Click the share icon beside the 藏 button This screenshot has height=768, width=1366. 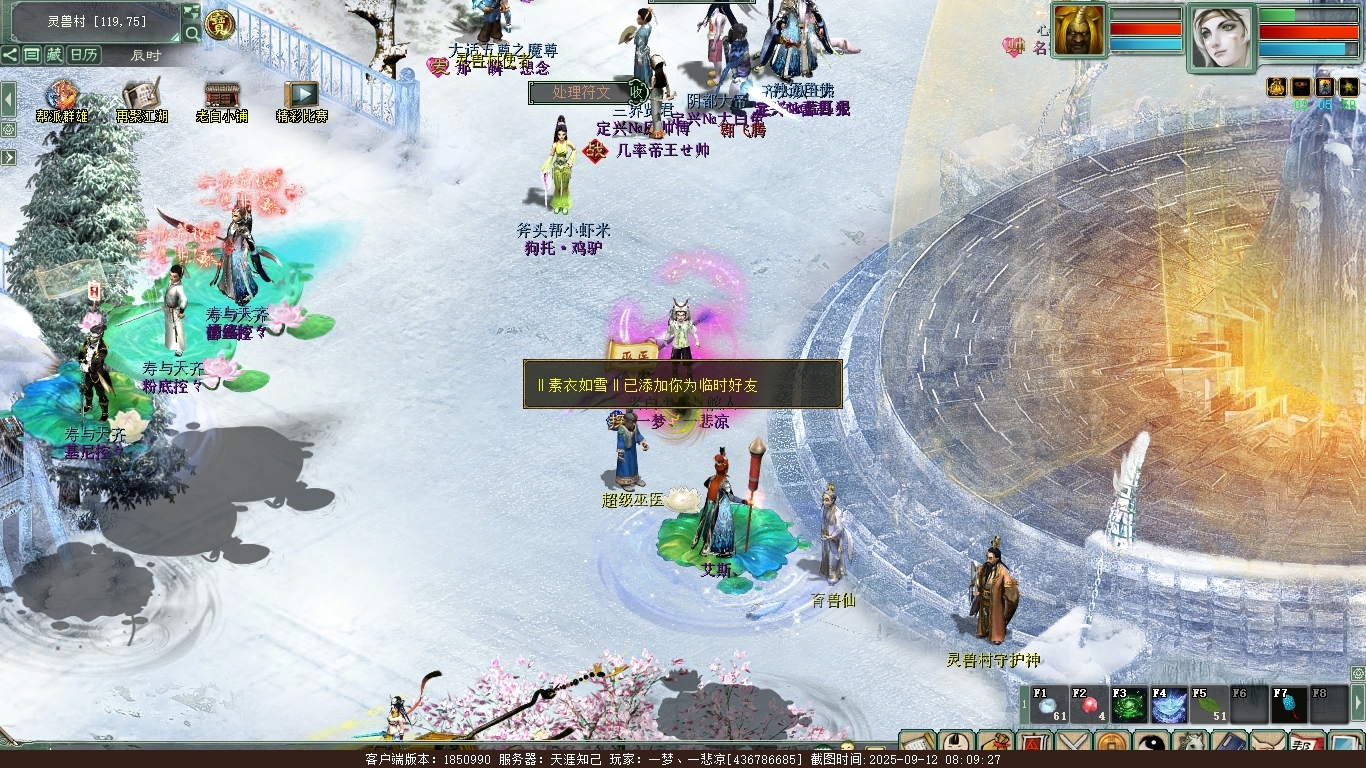pos(10,55)
